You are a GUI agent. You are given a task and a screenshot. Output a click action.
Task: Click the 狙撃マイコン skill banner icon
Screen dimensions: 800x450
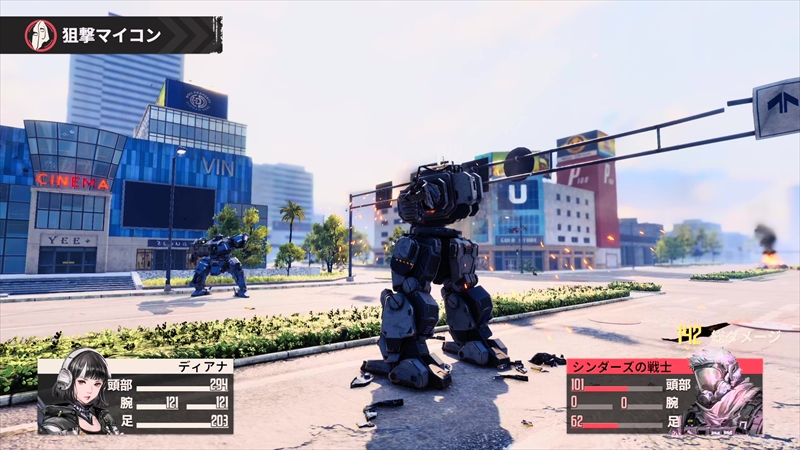40,35
